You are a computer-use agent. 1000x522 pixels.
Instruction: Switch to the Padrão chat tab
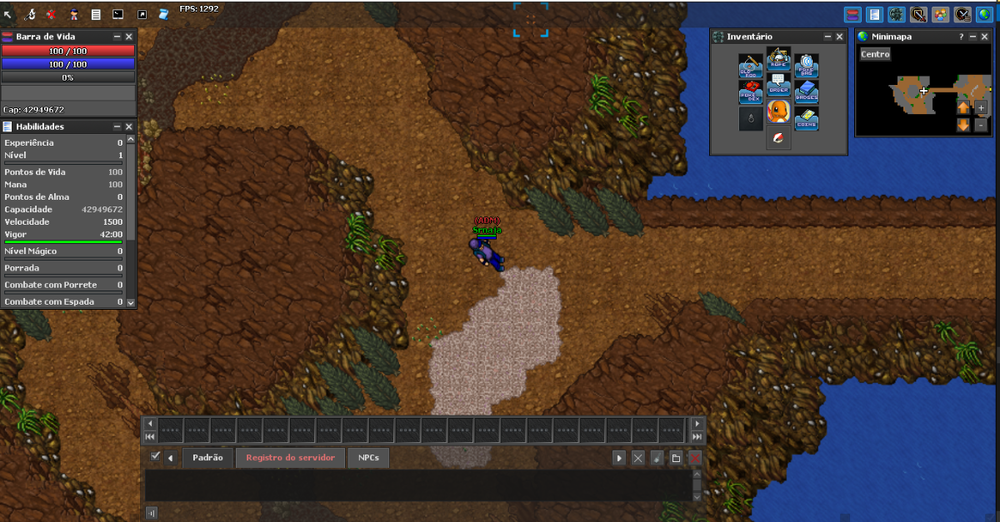coord(207,457)
